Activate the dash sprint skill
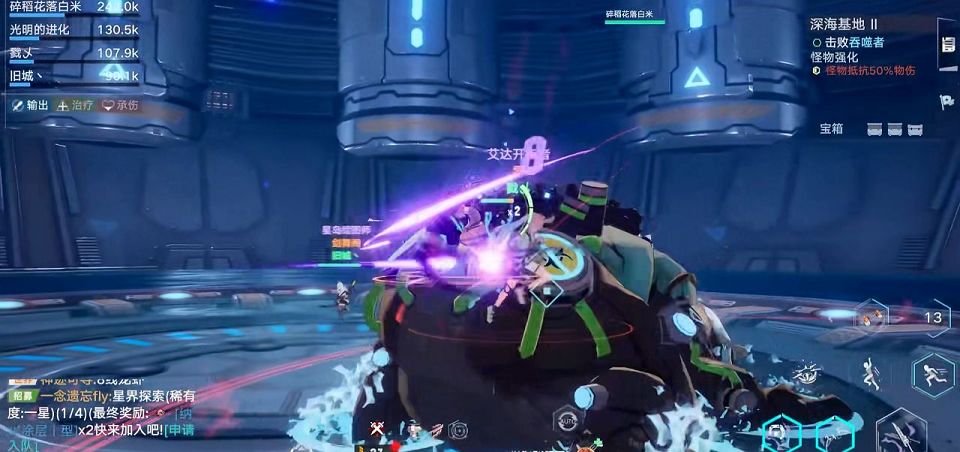Viewport: 960px width, 452px height. point(933,375)
